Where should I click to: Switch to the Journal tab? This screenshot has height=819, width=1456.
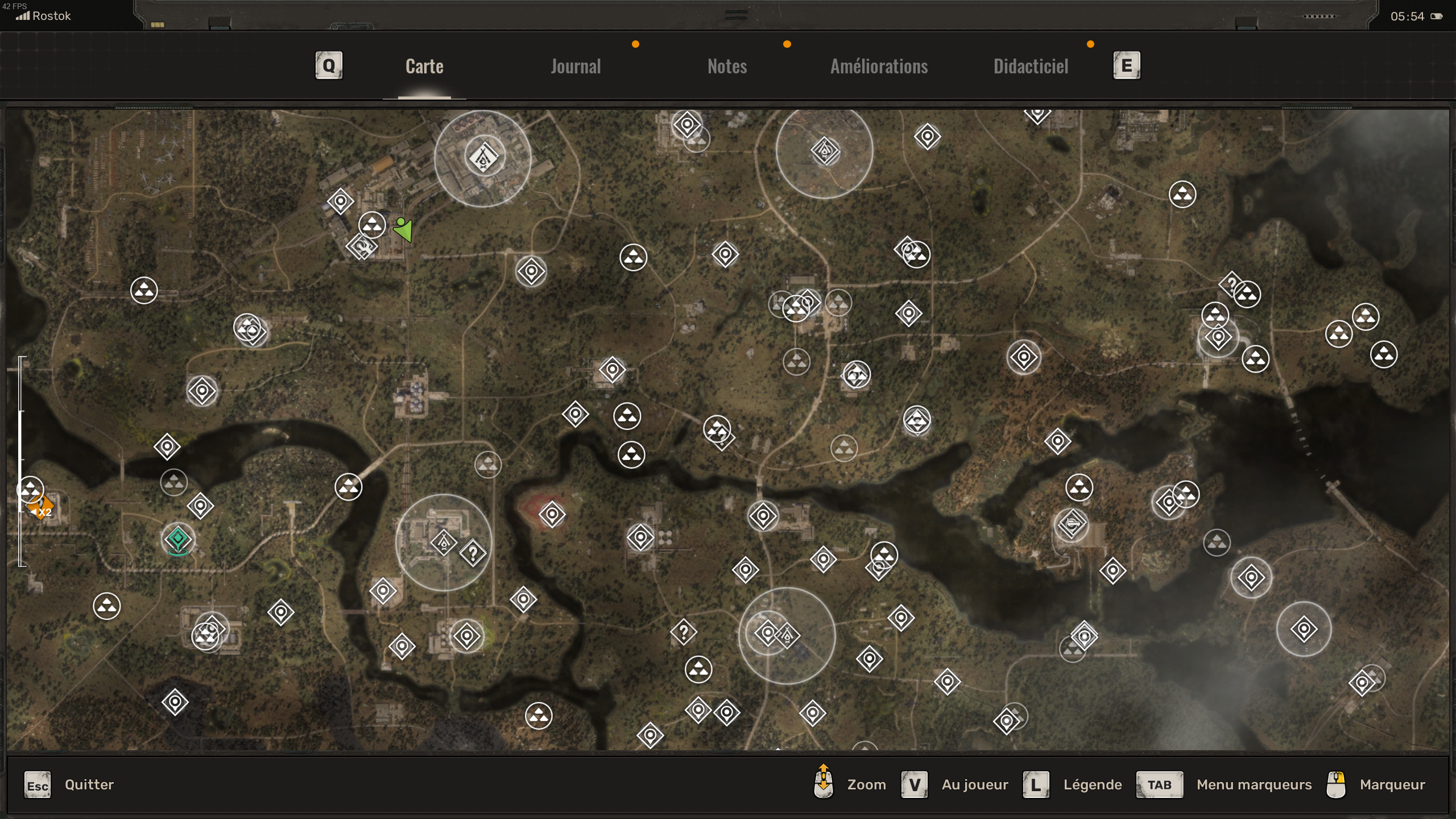click(575, 66)
